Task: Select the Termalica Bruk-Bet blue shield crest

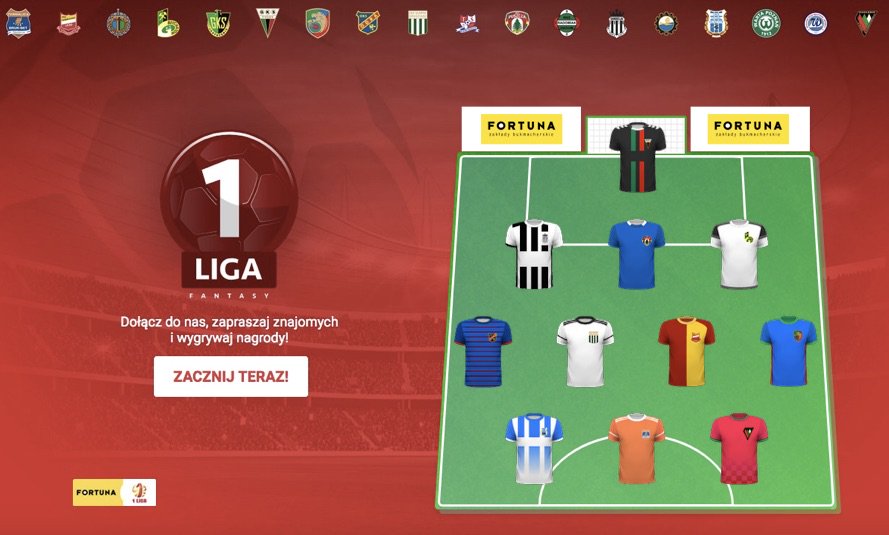Action: [19, 23]
